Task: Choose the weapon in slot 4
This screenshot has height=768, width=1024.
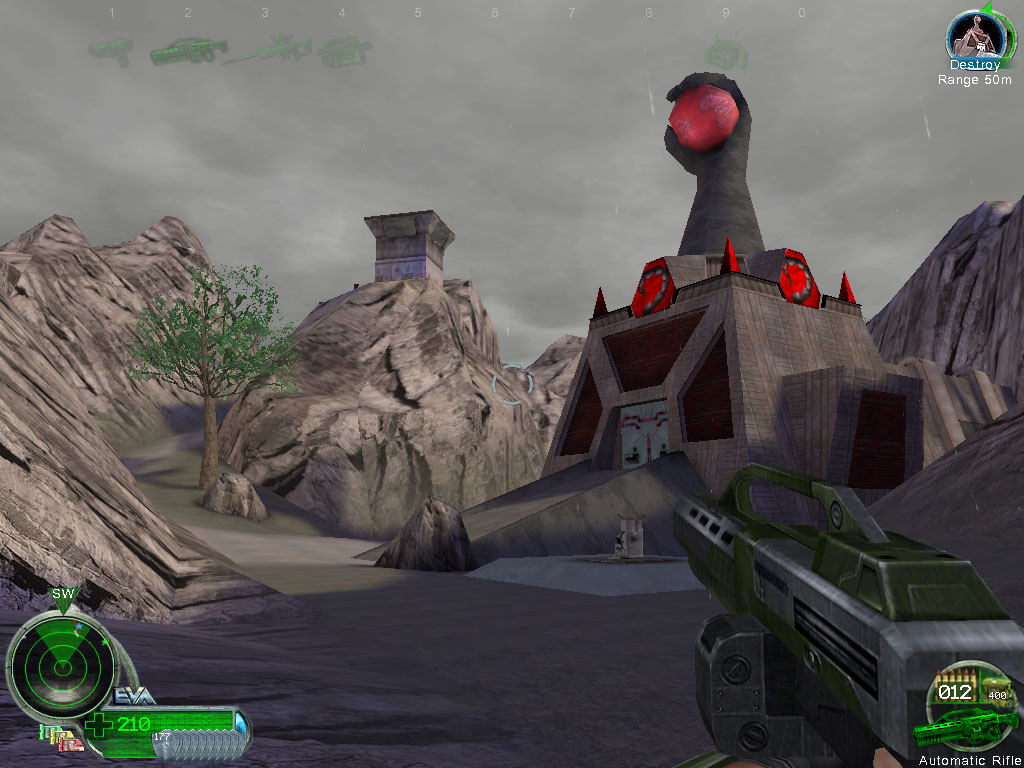Action: (x=344, y=49)
